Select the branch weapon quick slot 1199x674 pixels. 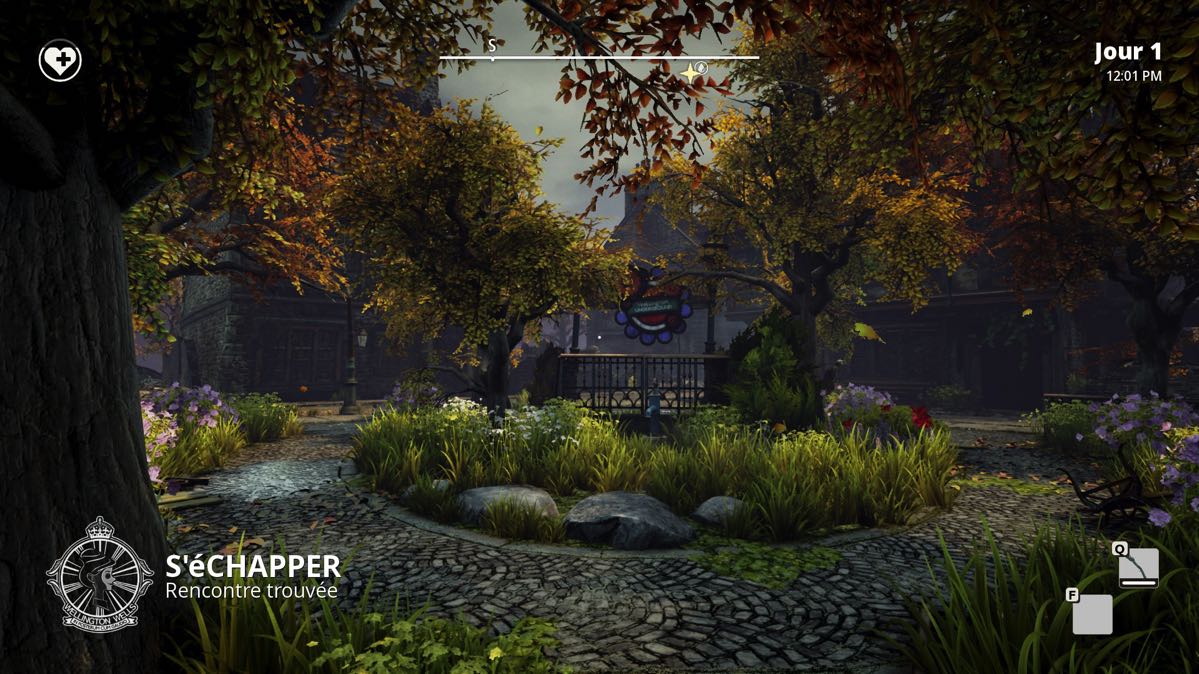tap(1139, 567)
